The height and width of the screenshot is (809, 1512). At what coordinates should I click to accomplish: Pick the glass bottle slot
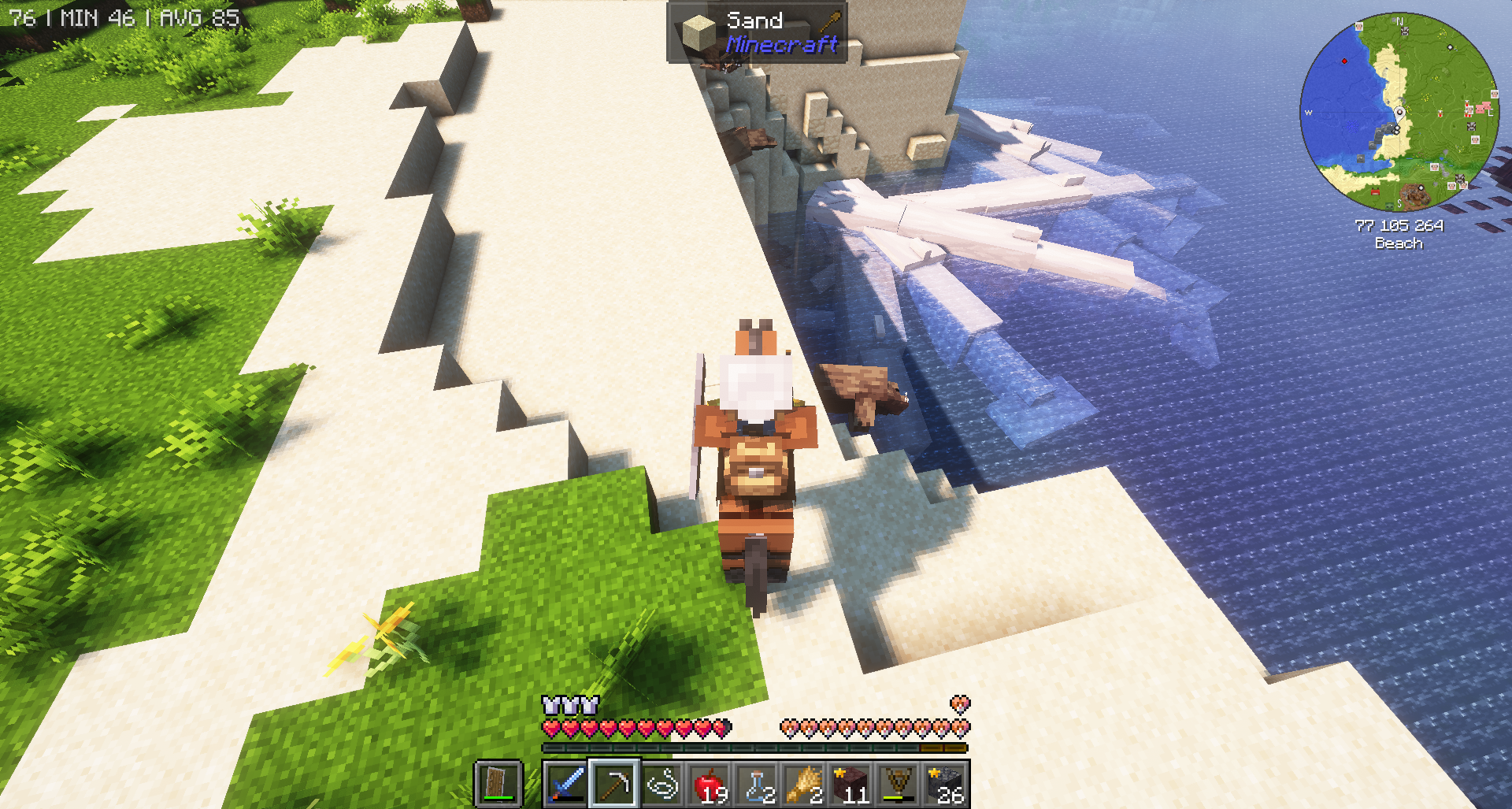coord(757,784)
